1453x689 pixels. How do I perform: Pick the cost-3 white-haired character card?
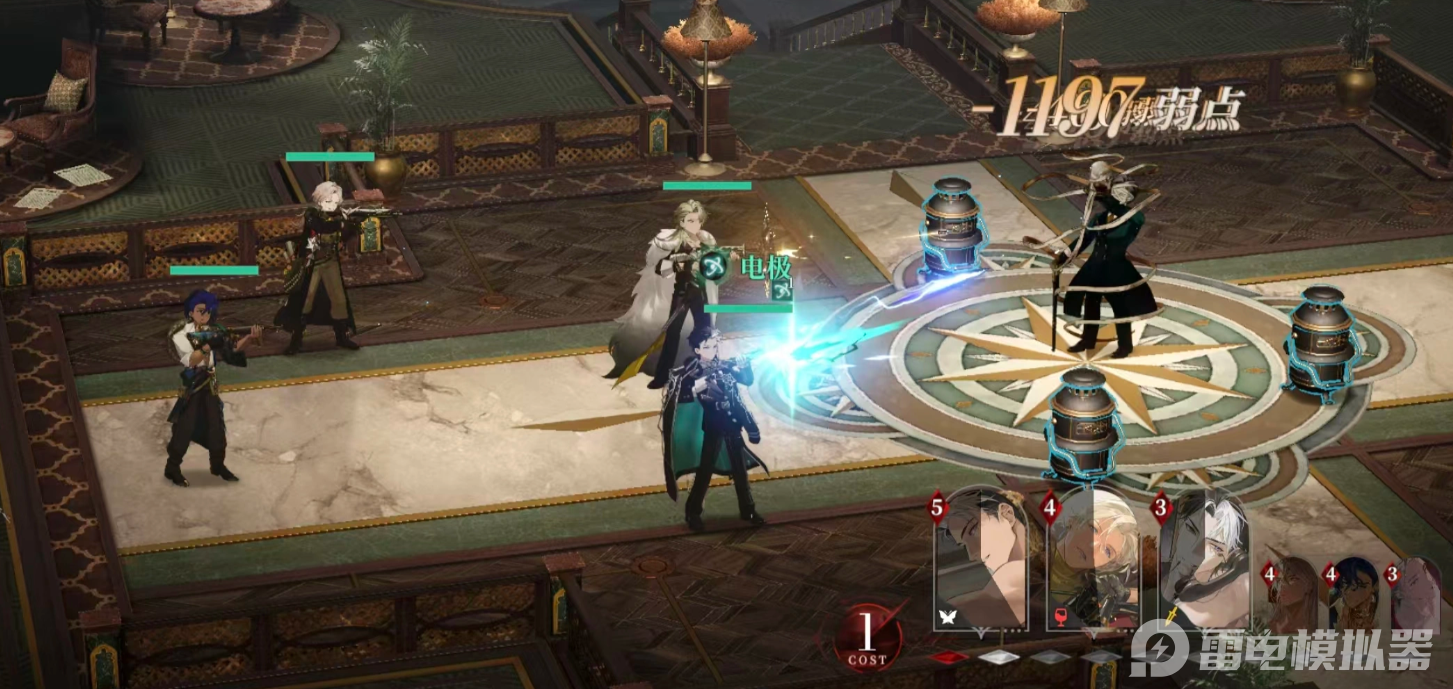click(1204, 561)
